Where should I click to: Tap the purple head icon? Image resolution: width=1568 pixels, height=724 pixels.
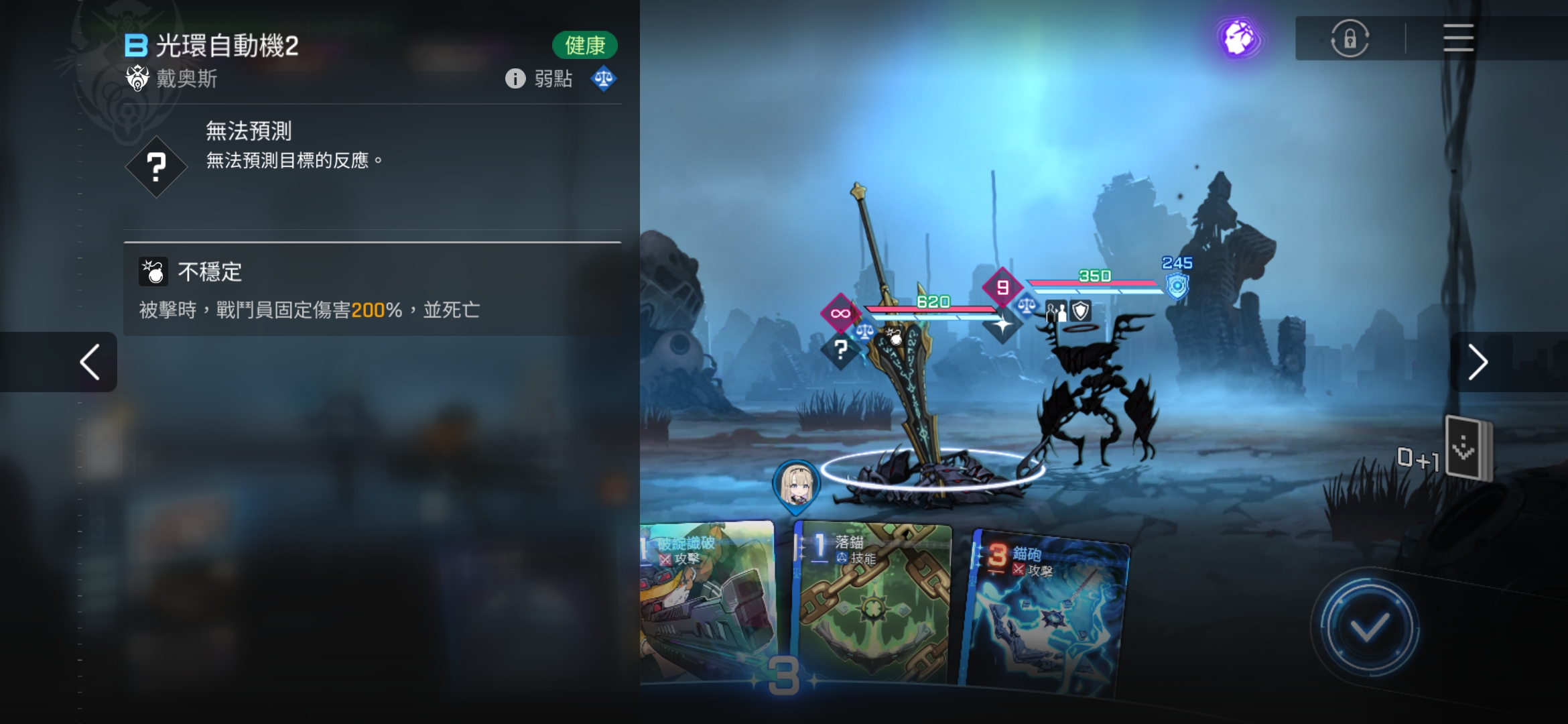tap(1238, 38)
